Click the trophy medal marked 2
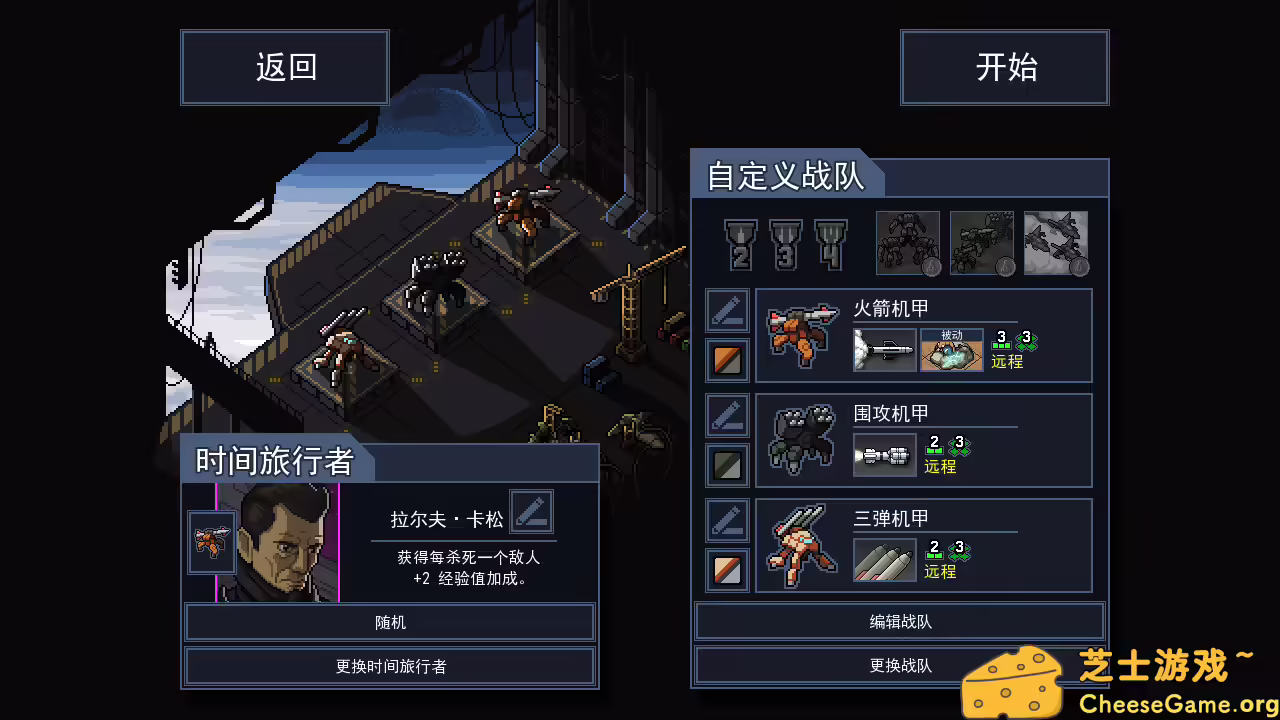Viewport: 1280px width, 720px height. tap(738, 243)
